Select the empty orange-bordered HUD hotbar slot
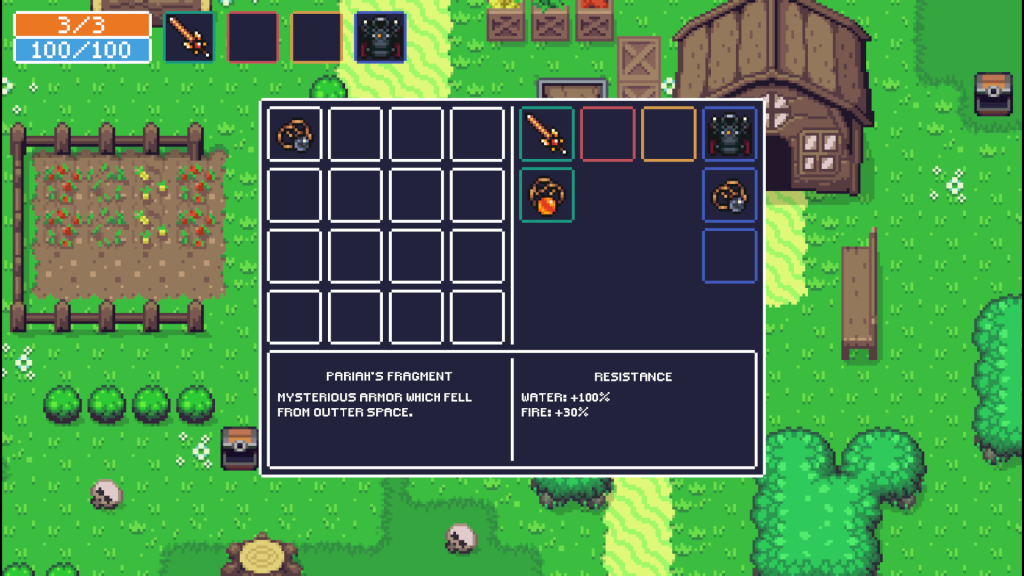 pos(316,37)
